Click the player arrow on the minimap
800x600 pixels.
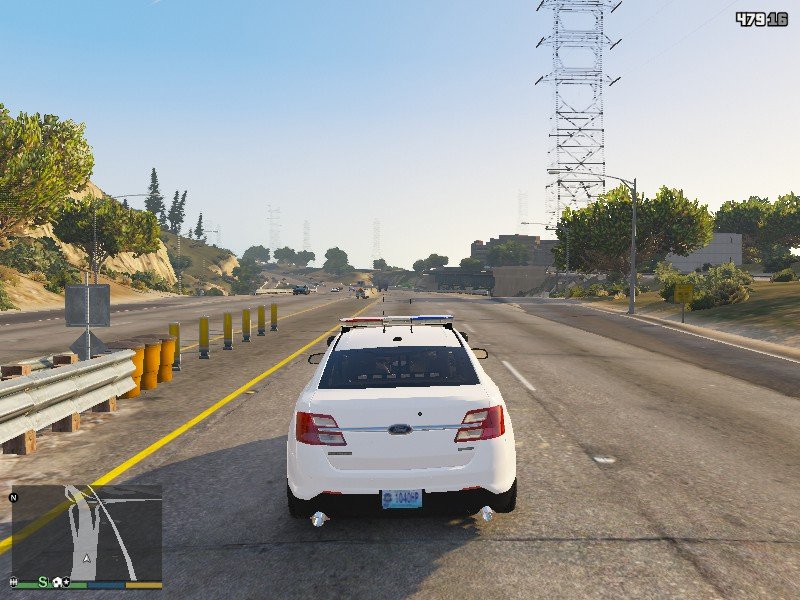pos(87,561)
